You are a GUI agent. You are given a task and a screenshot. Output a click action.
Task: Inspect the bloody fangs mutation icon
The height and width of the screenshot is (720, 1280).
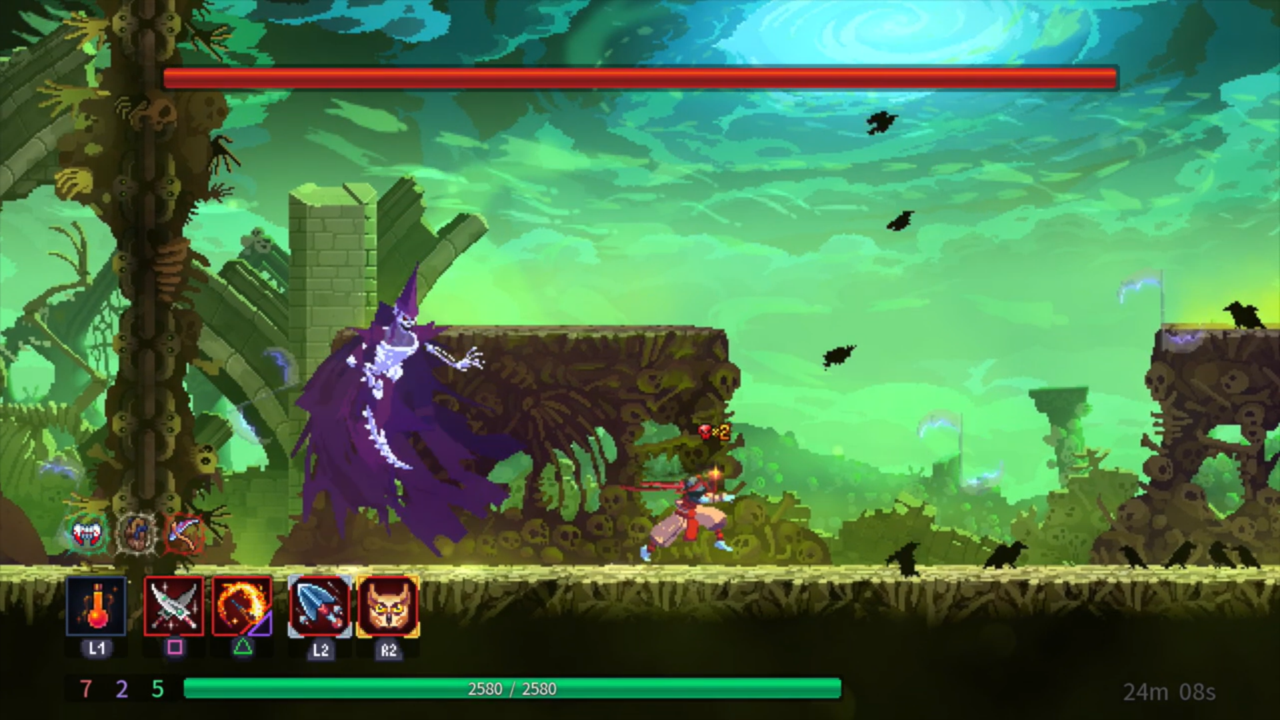click(x=88, y=534)
